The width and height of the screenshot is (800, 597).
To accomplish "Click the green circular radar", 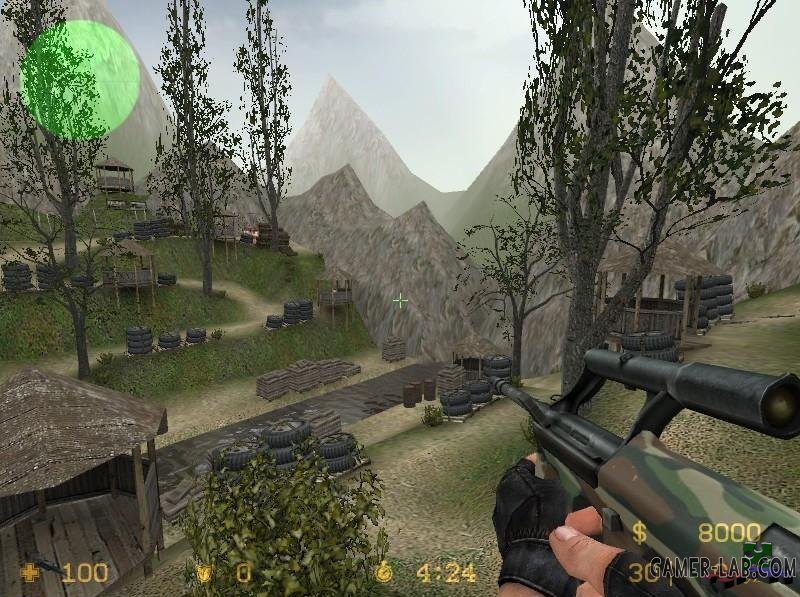I will coord(79,80).
